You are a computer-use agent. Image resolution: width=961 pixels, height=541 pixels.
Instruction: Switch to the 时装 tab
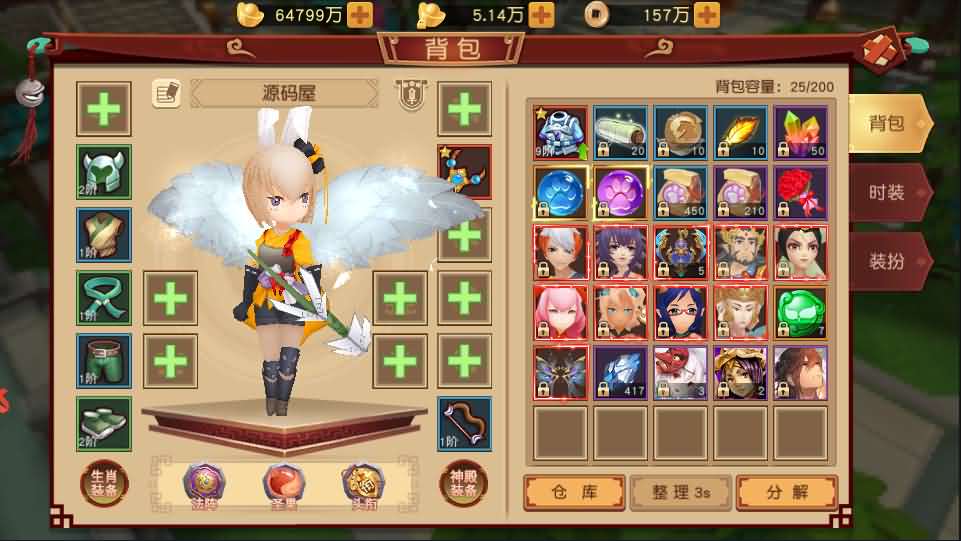[x=886, y=192]
